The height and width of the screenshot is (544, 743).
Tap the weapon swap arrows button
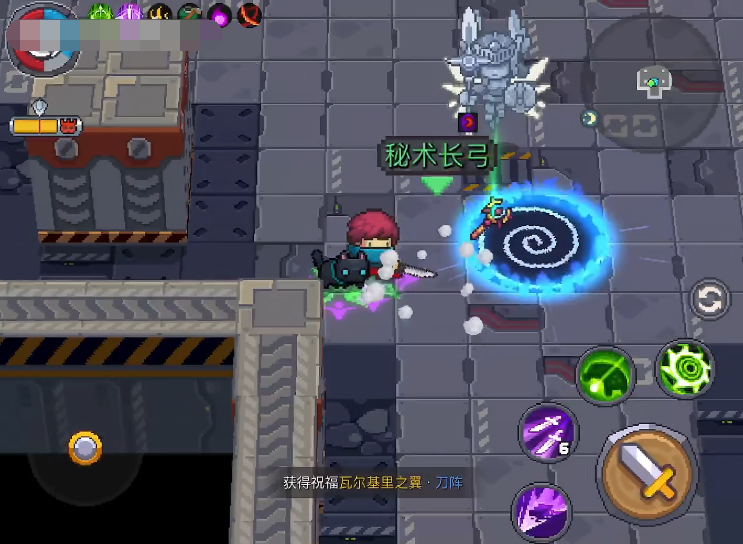tap(709, 300)
